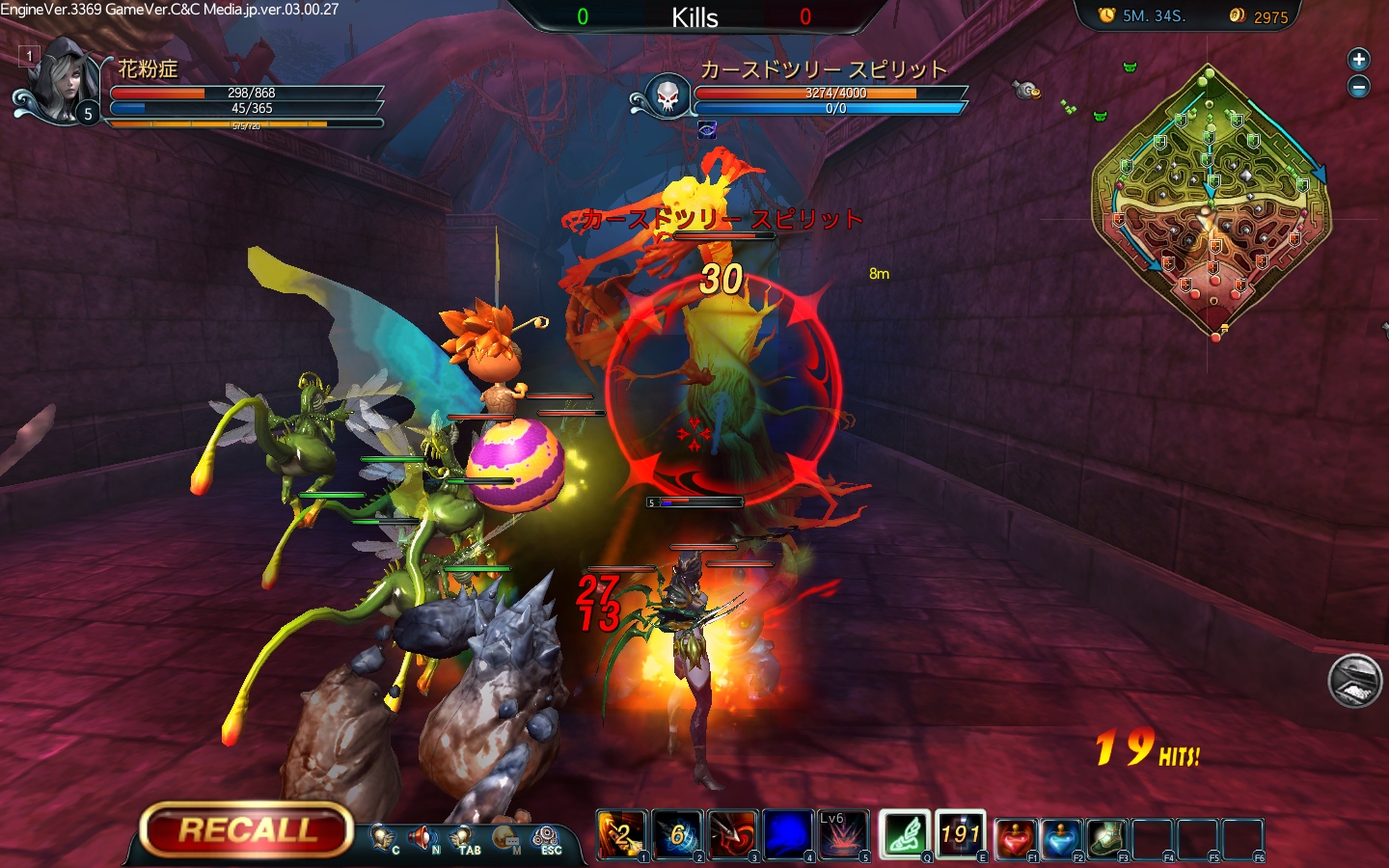Open the settings gears icon
Viewport: 1389px width, 868px height.
[x=546, y=838]
